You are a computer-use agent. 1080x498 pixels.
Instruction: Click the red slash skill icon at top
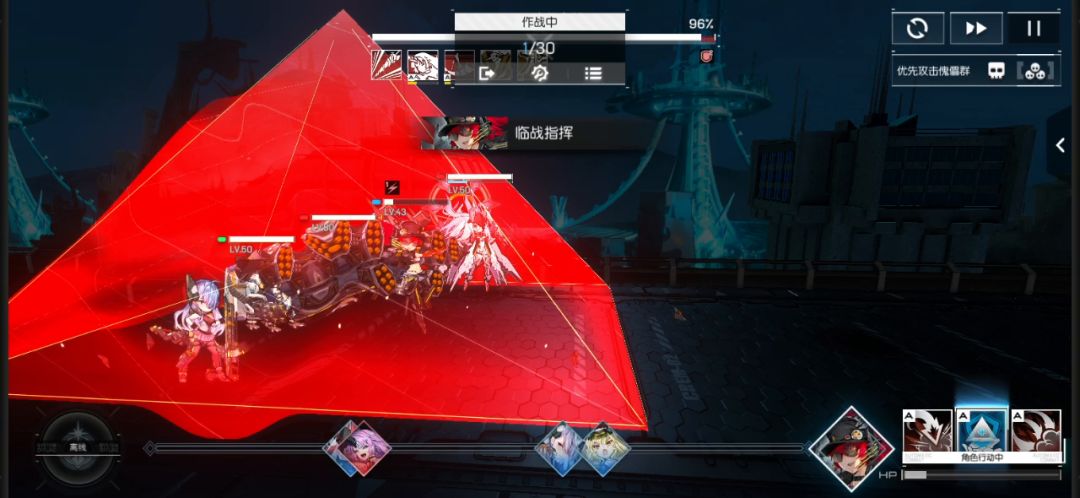point(387,66)
